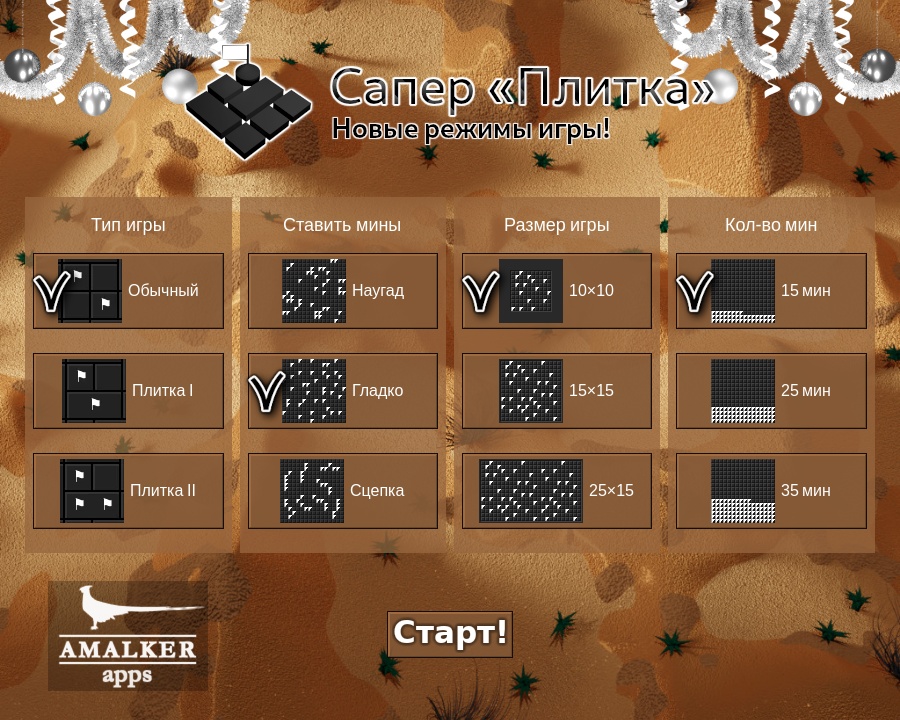This screenshot has height=720, width=900.
Task: Switch mine placement to Сцепка
Action: pyautogui.click(x=343, y=491)
